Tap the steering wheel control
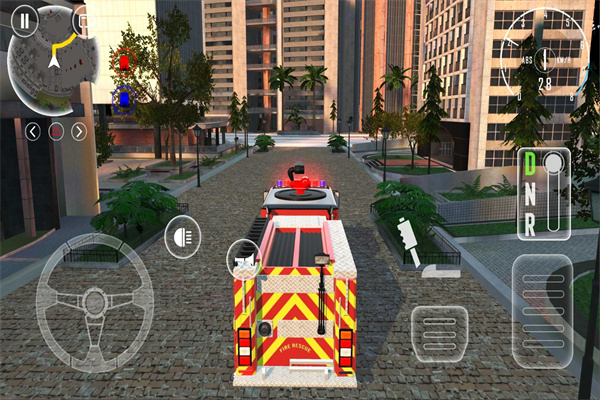Viewport: 600px width, 400px height. pyautogui.click(x=95, y=300)
